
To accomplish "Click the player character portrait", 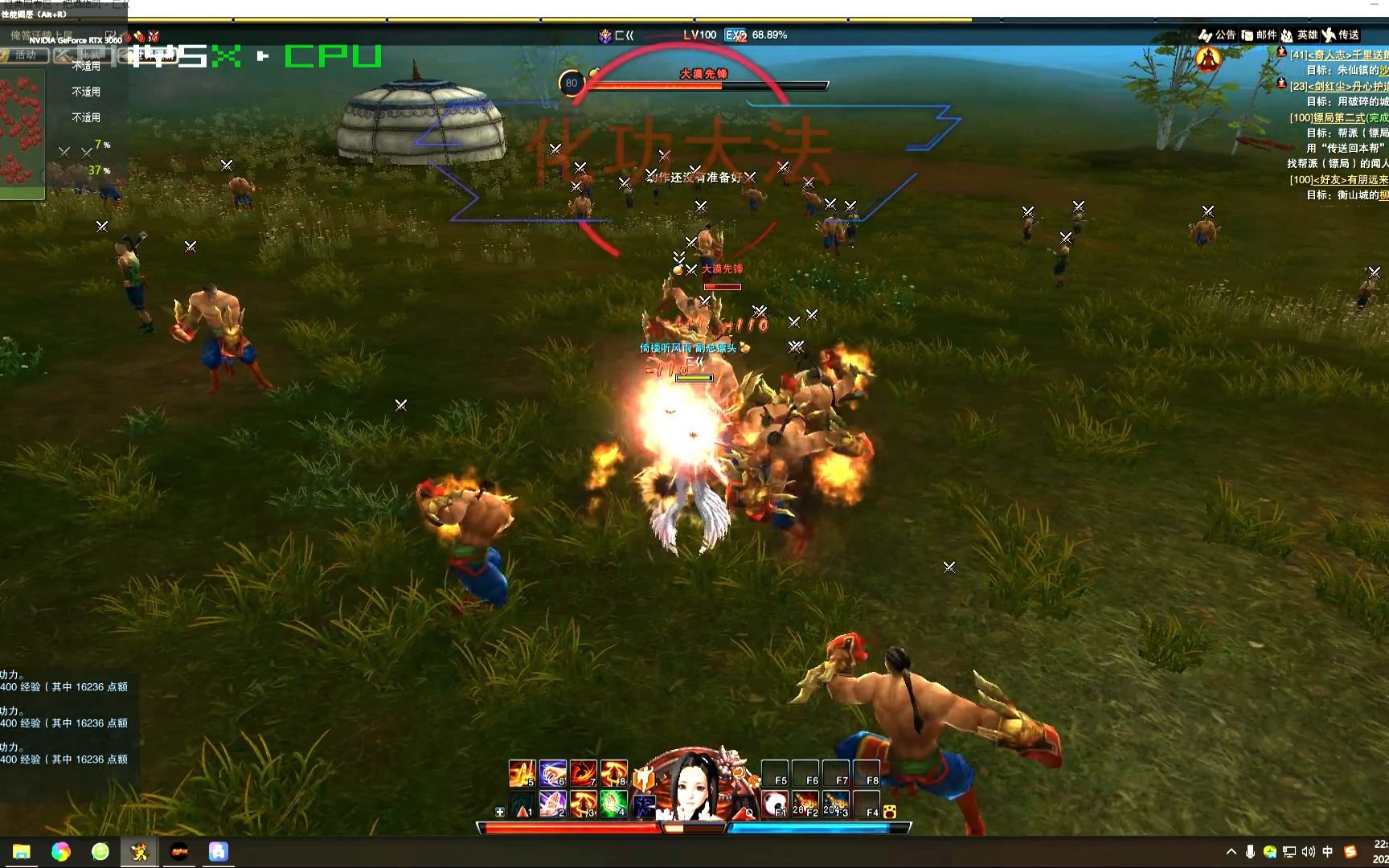I will [694, 786].
